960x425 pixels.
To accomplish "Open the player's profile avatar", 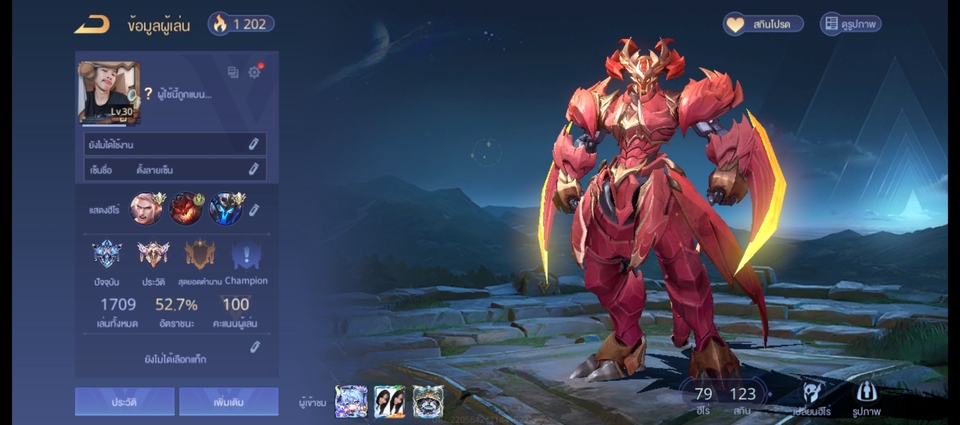I will point(109,93).
